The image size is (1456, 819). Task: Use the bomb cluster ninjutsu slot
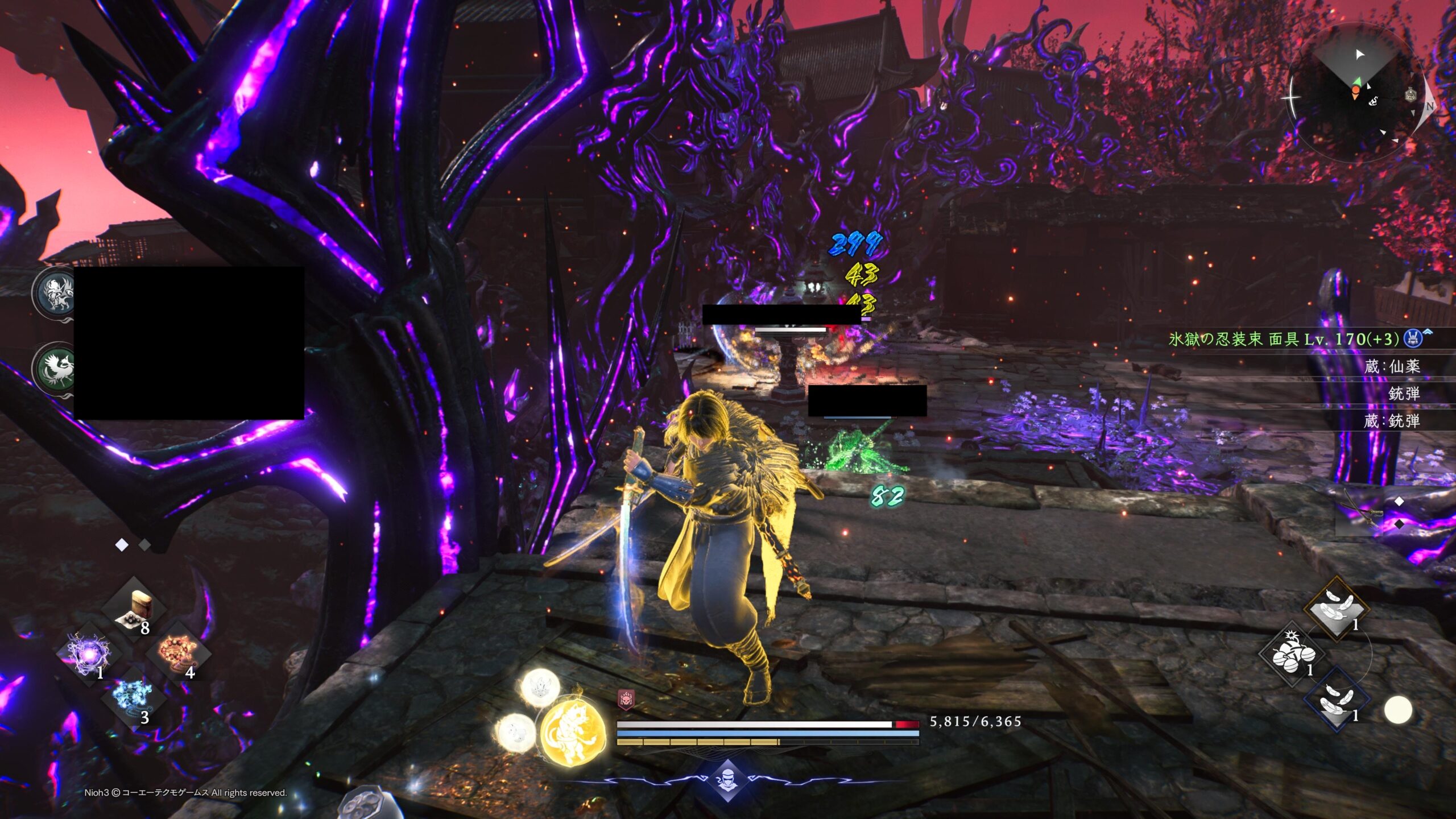(1292, 655)
